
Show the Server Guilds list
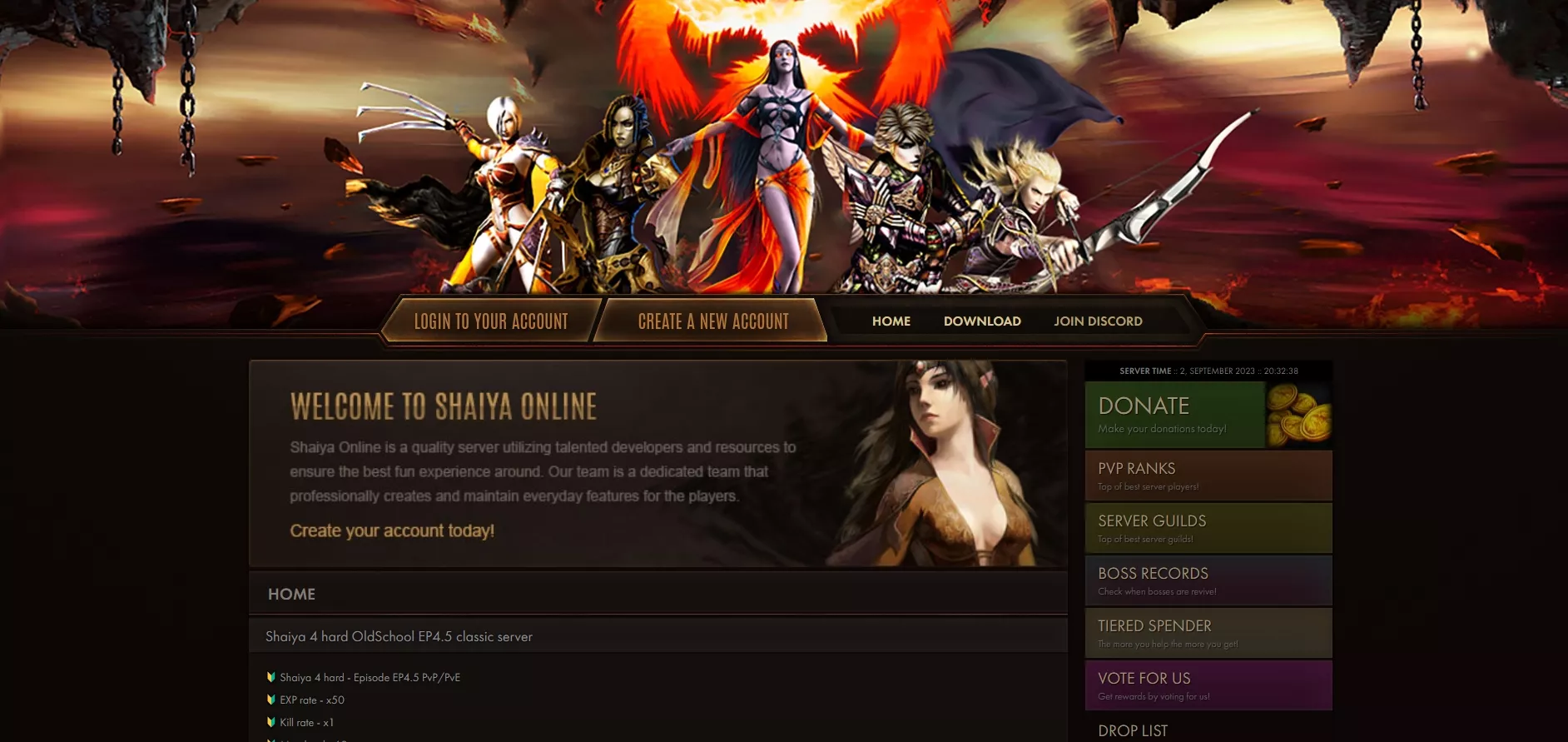click(1208, 528)
